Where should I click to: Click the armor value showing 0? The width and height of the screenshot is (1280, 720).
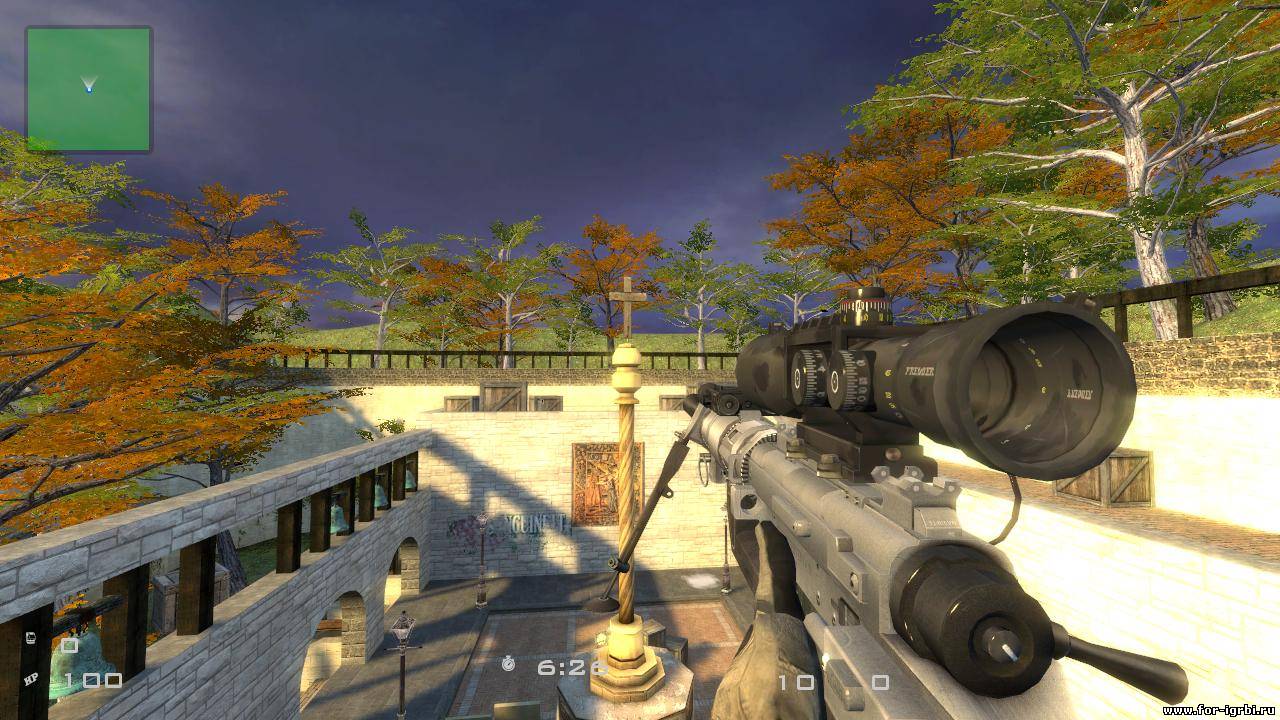point(68,645)
